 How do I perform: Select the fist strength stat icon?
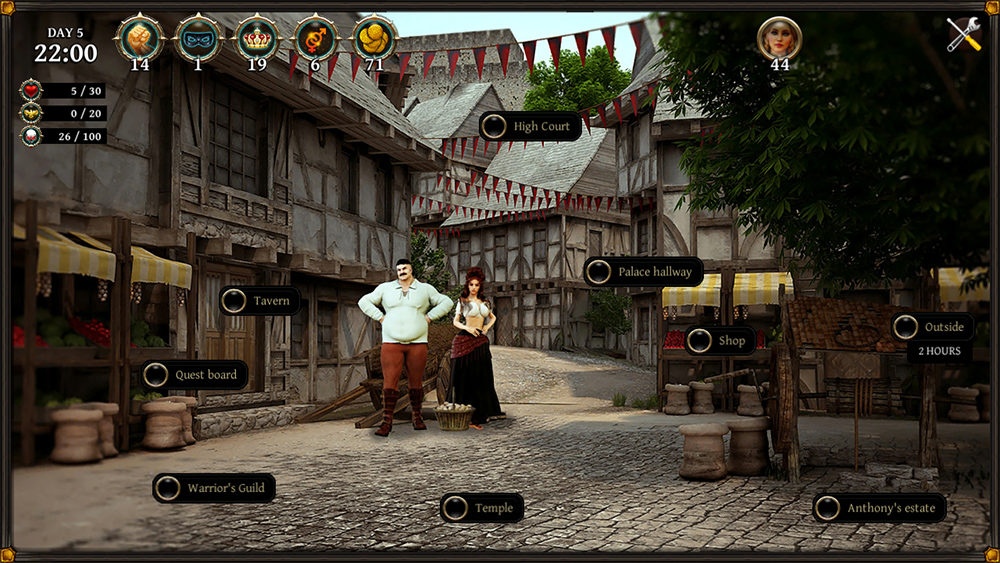point(139,38)
